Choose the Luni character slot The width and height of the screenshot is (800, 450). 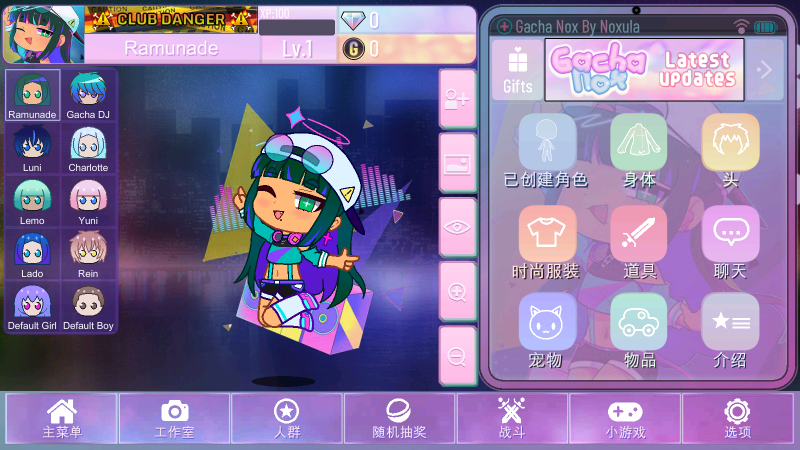point(32,148)
